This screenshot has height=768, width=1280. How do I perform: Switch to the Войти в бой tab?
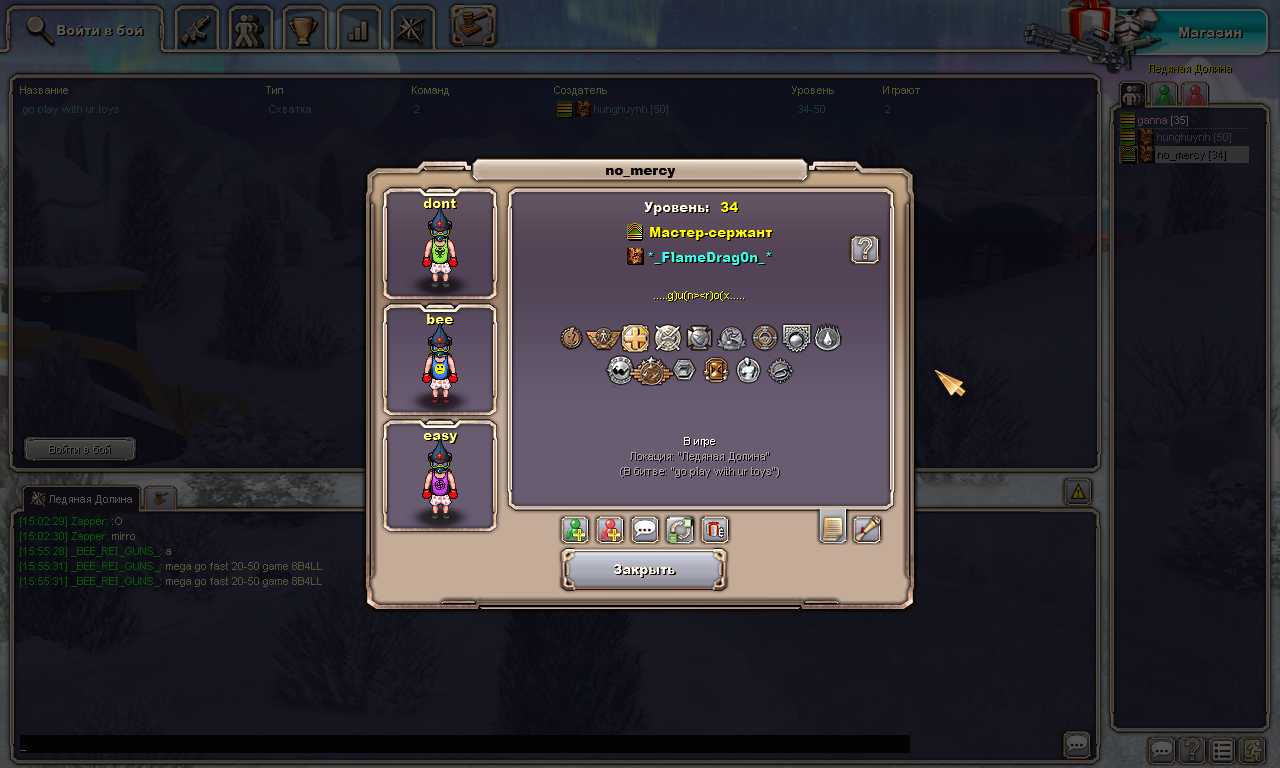85,31
